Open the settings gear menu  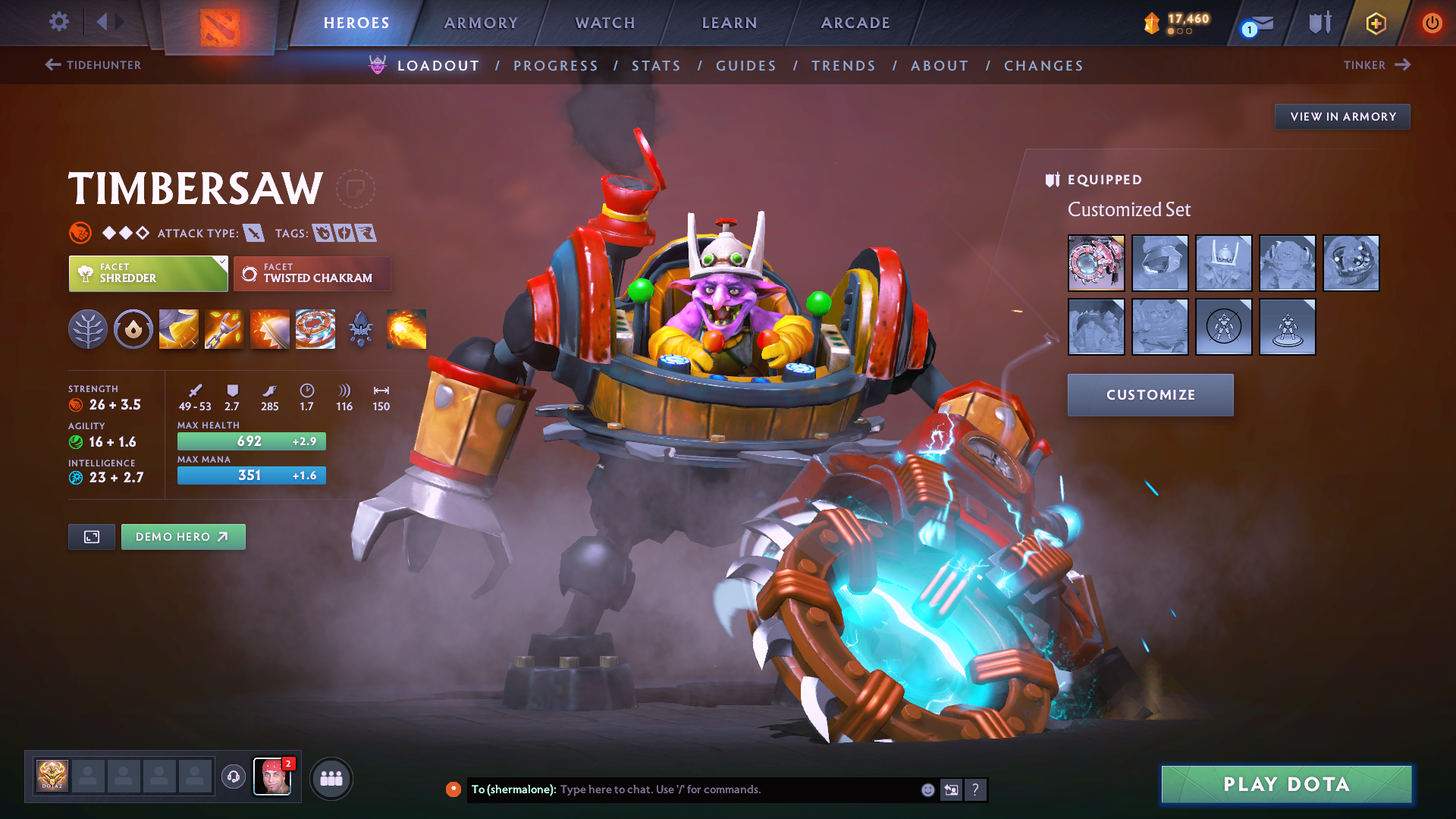[x=59, y=22]
